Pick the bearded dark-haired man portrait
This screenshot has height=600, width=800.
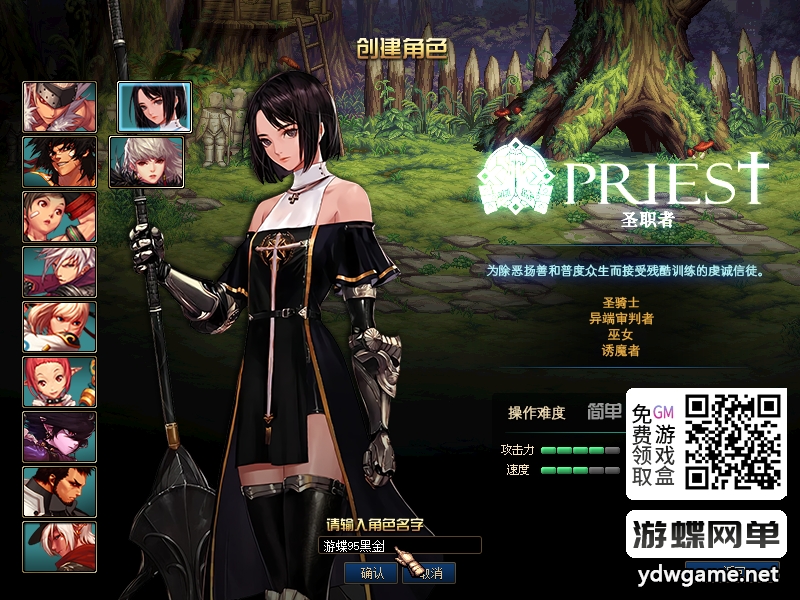pos(60,492)
